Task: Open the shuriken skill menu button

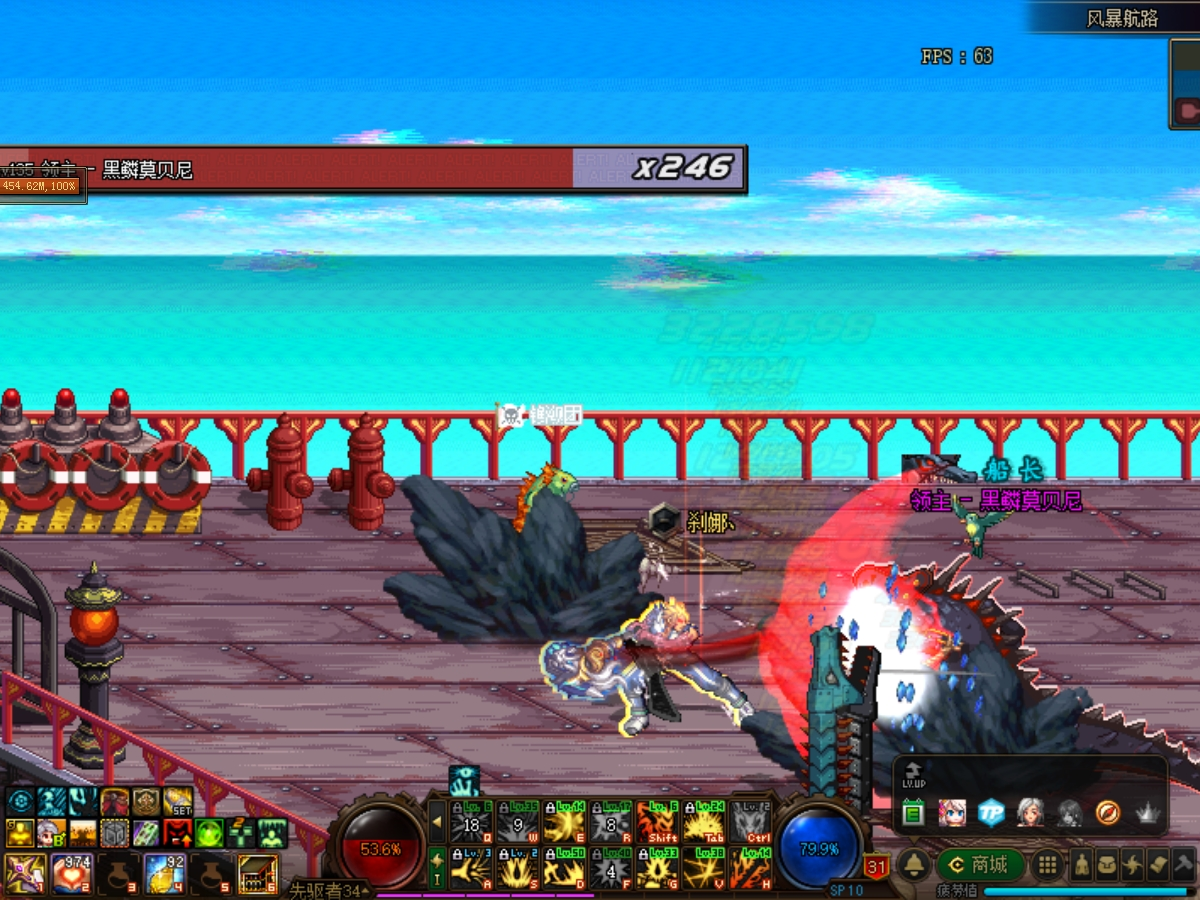Action: coord(1133,865)
